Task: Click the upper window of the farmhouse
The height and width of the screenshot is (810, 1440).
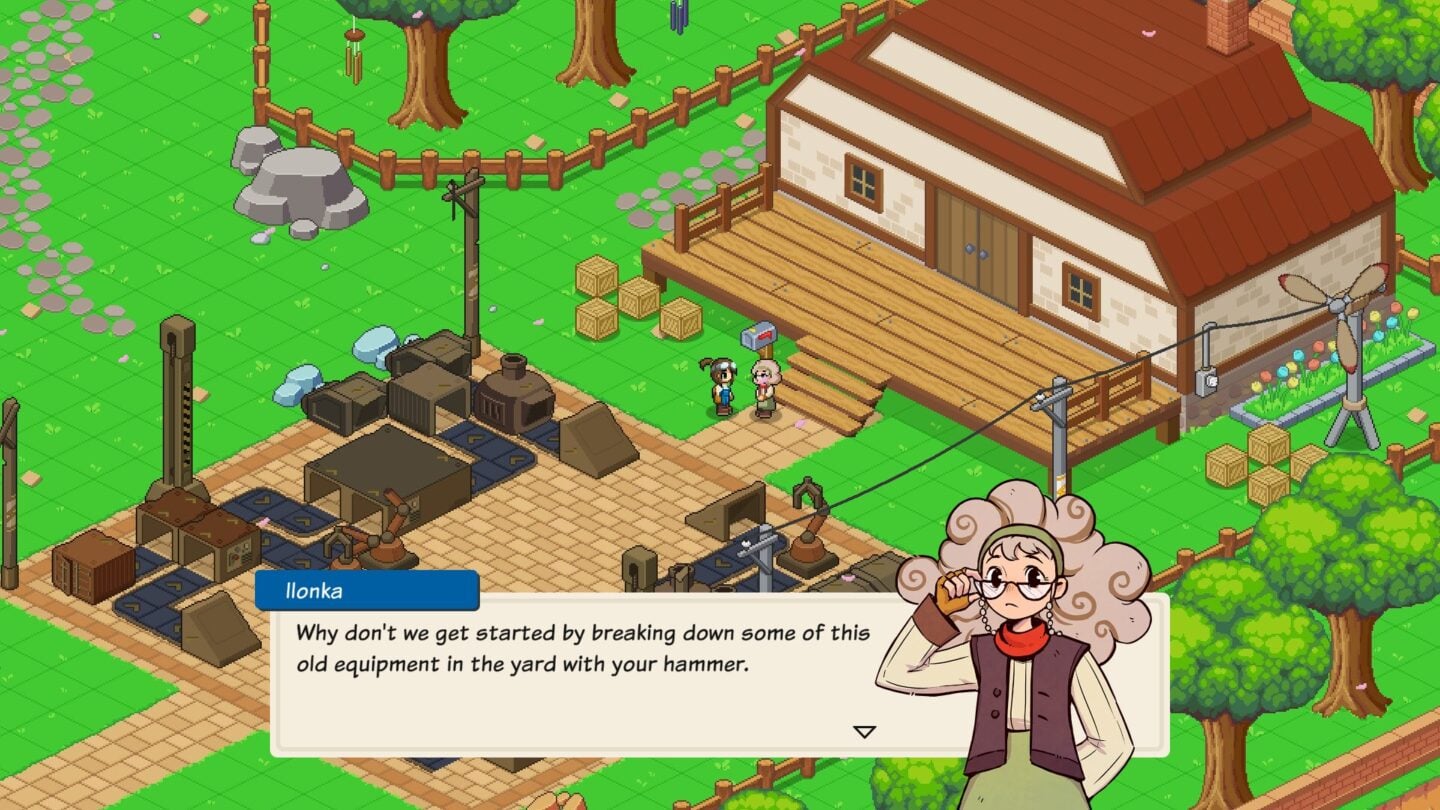Action: (x=864, y=180)
